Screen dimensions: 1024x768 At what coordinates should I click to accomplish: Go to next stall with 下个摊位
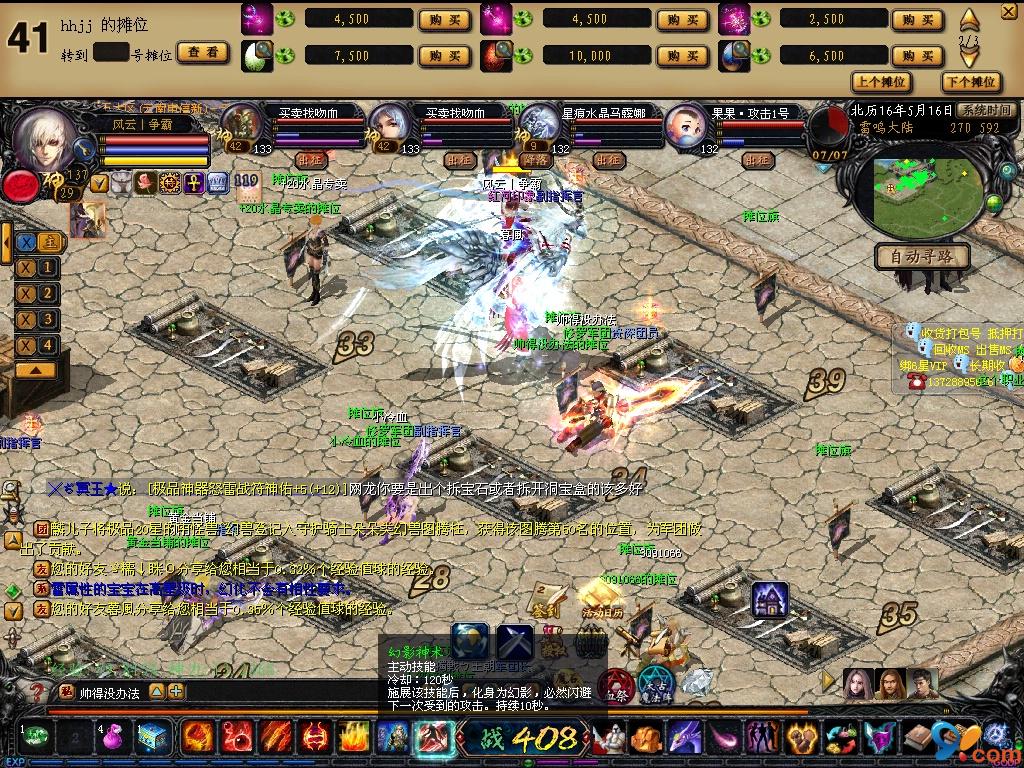[970, 82]
